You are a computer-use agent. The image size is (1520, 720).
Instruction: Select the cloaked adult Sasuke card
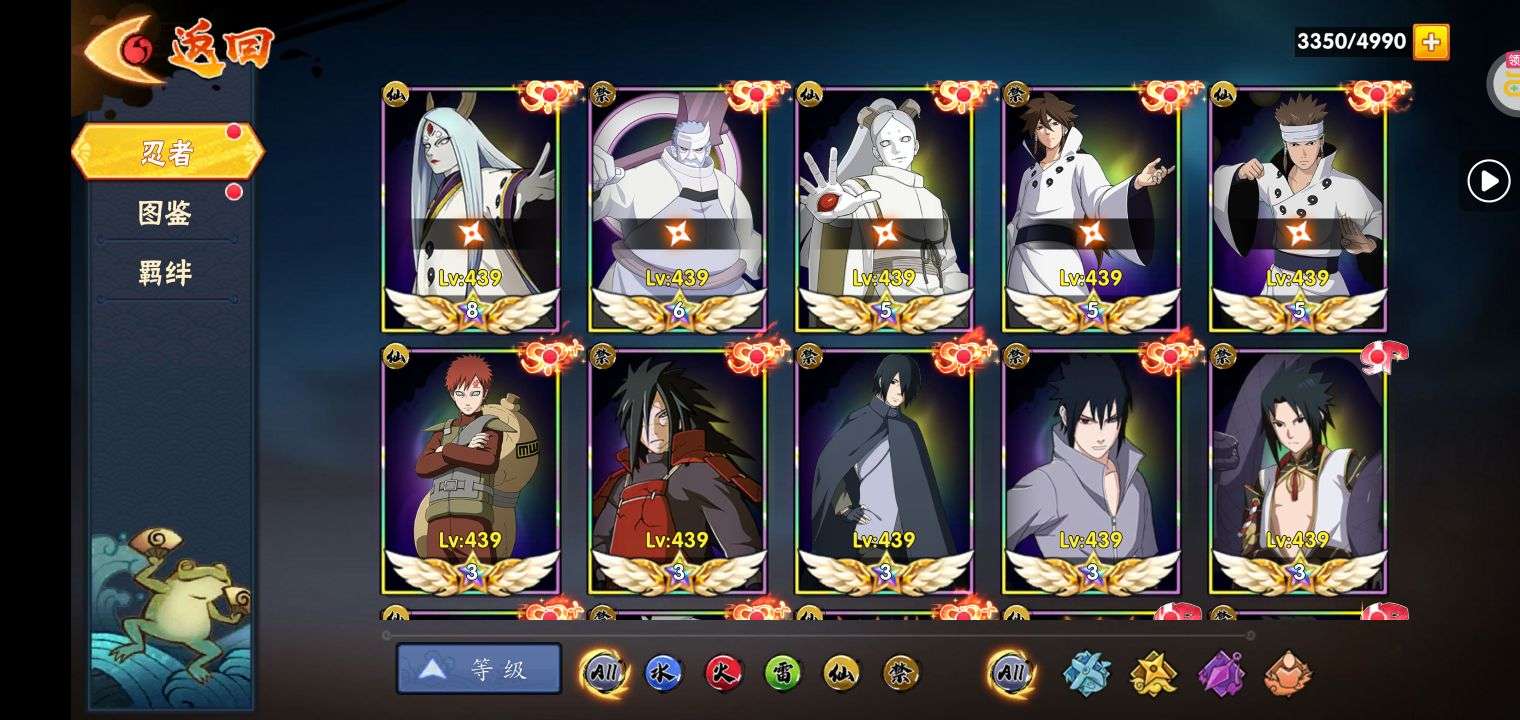click(x=885, y=470)
